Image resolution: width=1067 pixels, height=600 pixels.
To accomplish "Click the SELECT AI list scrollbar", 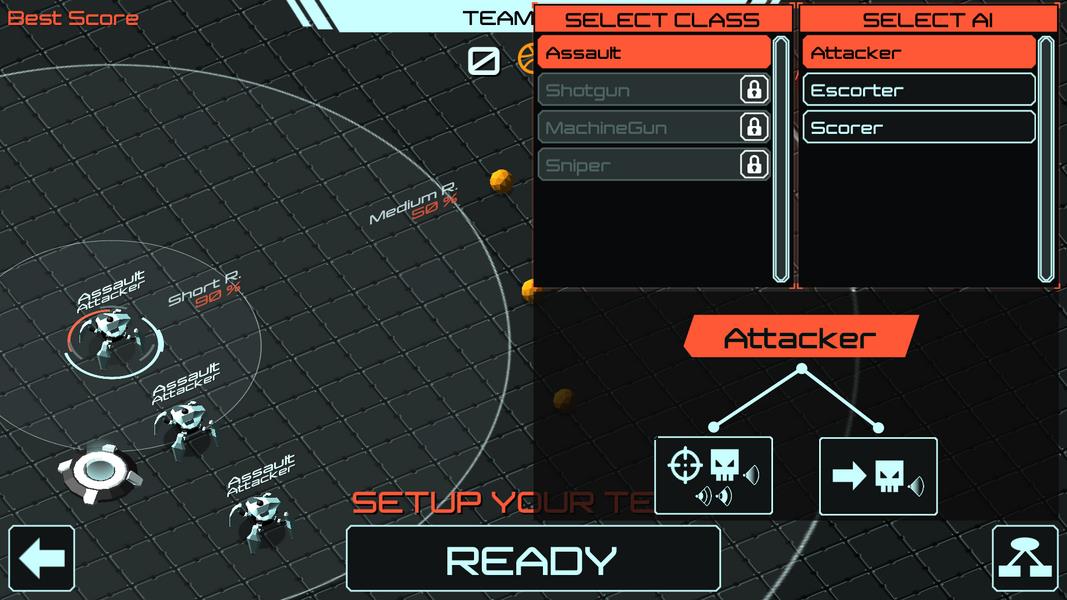I will tap(1046, 160).
